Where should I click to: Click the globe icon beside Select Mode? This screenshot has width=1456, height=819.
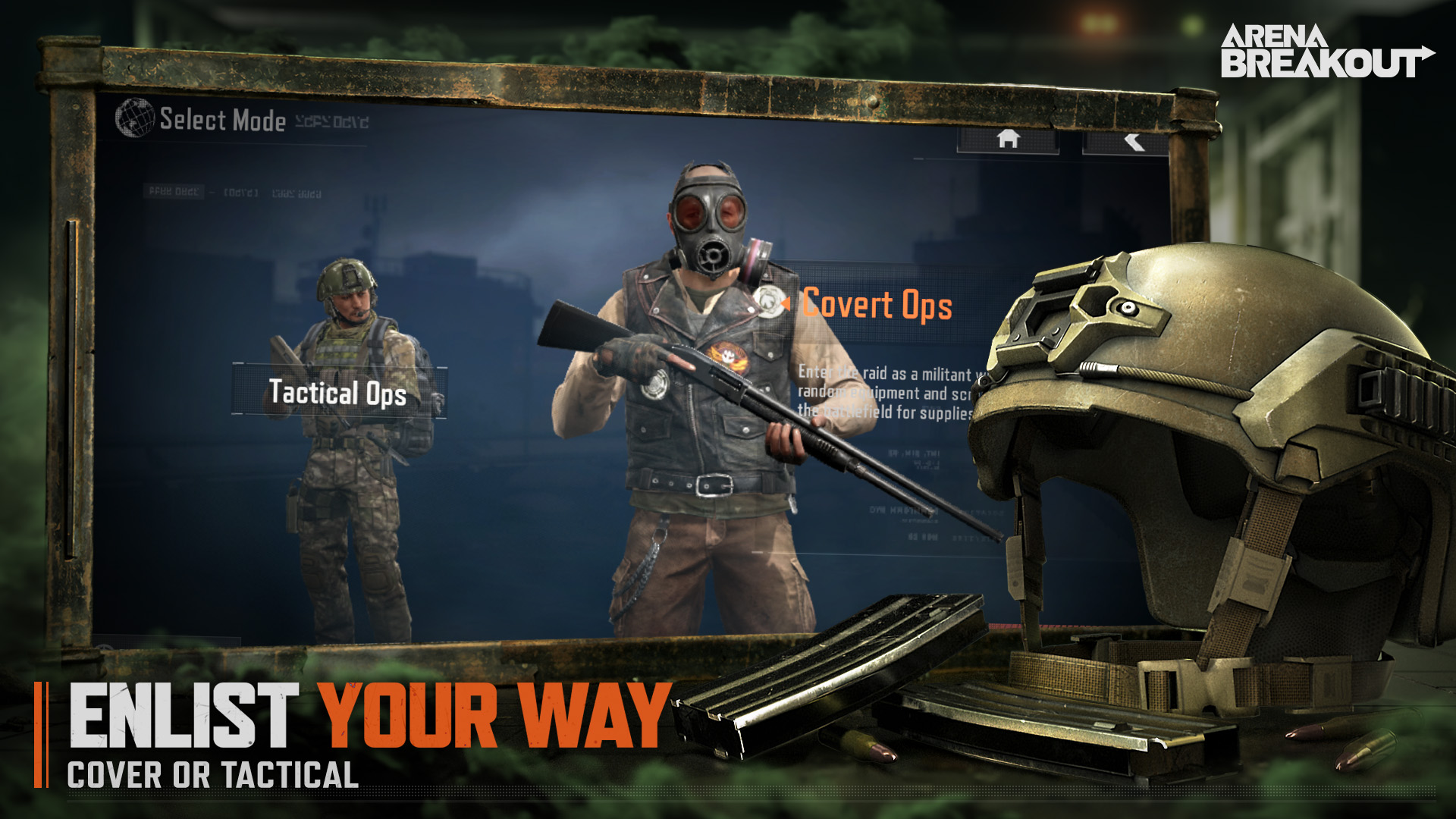point(133,118)
